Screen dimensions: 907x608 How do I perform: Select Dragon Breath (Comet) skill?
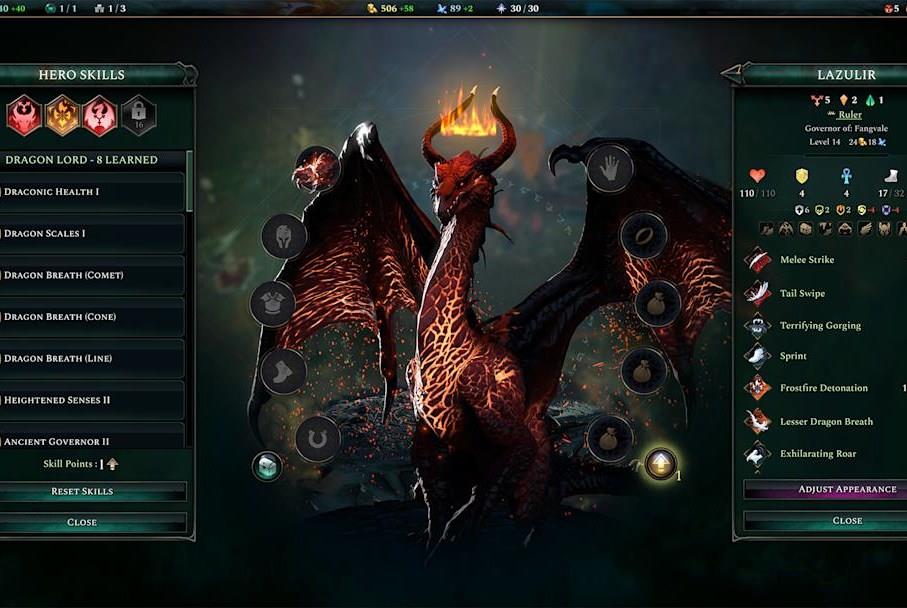click(92, 275)
